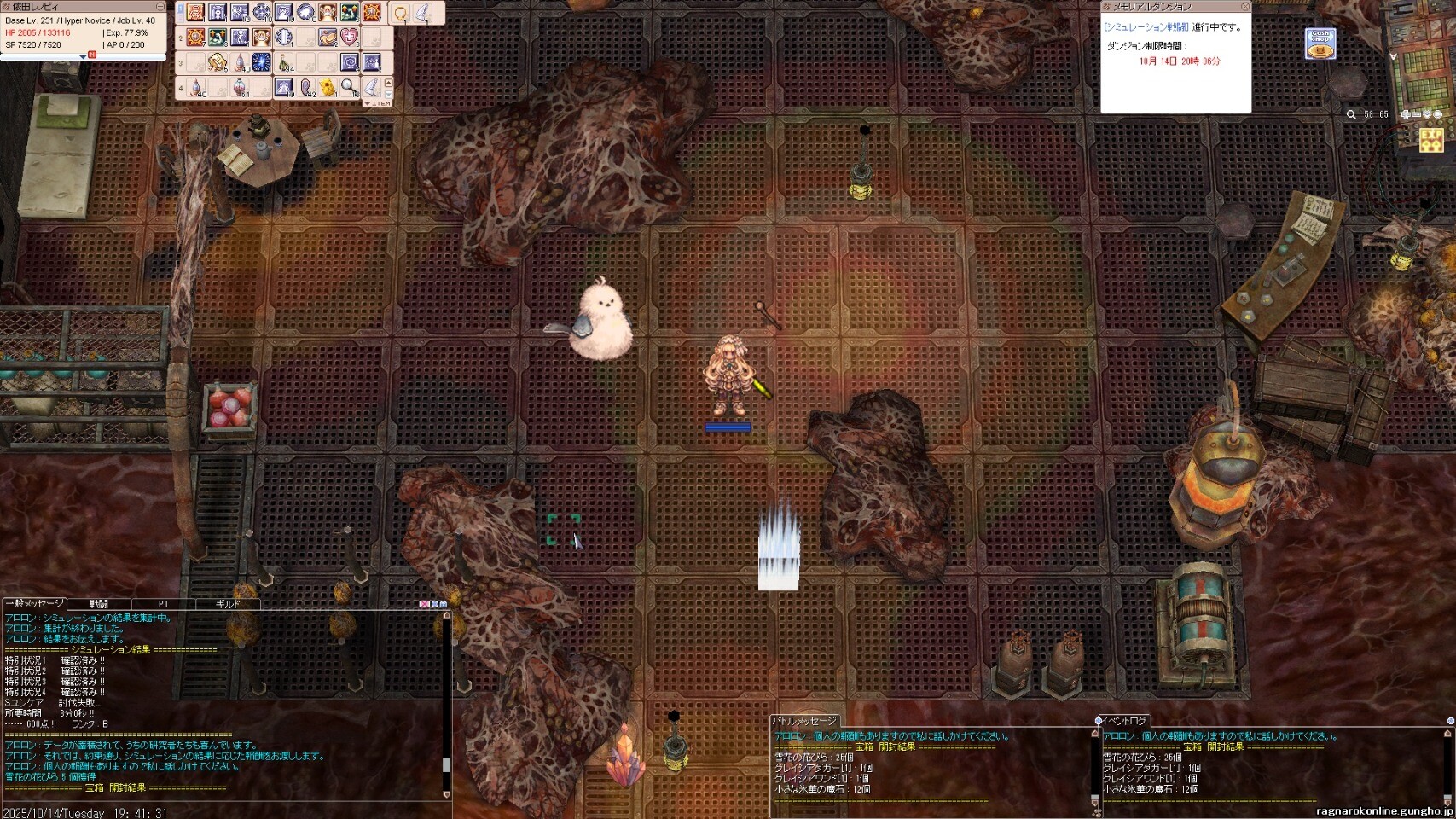Use the pink heart heal skill
The width and height of the screenshot is (1456, 819).
pos(350,38)
